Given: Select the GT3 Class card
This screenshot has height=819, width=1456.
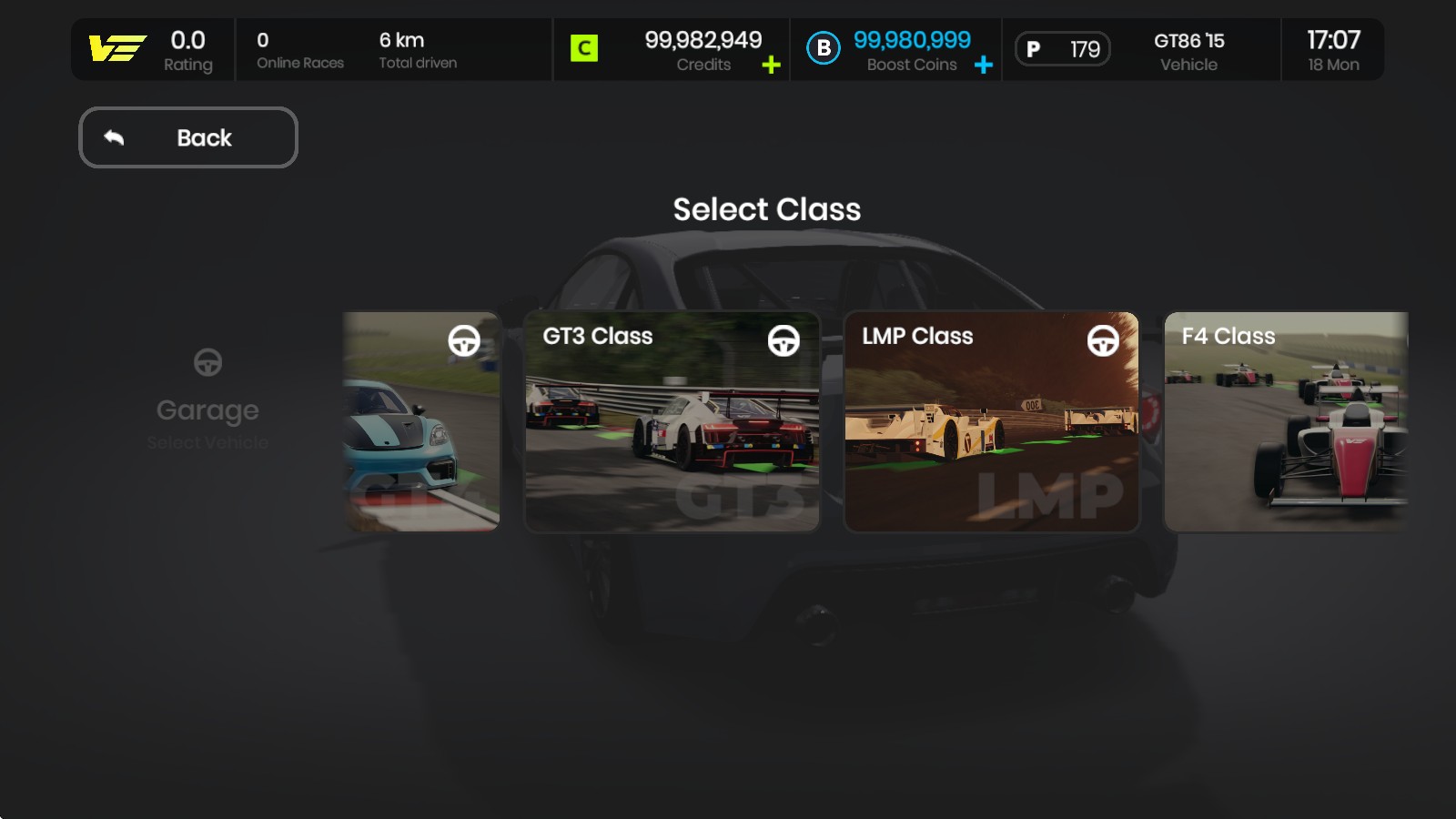Looking at the screenshot, I should point(672,421).
